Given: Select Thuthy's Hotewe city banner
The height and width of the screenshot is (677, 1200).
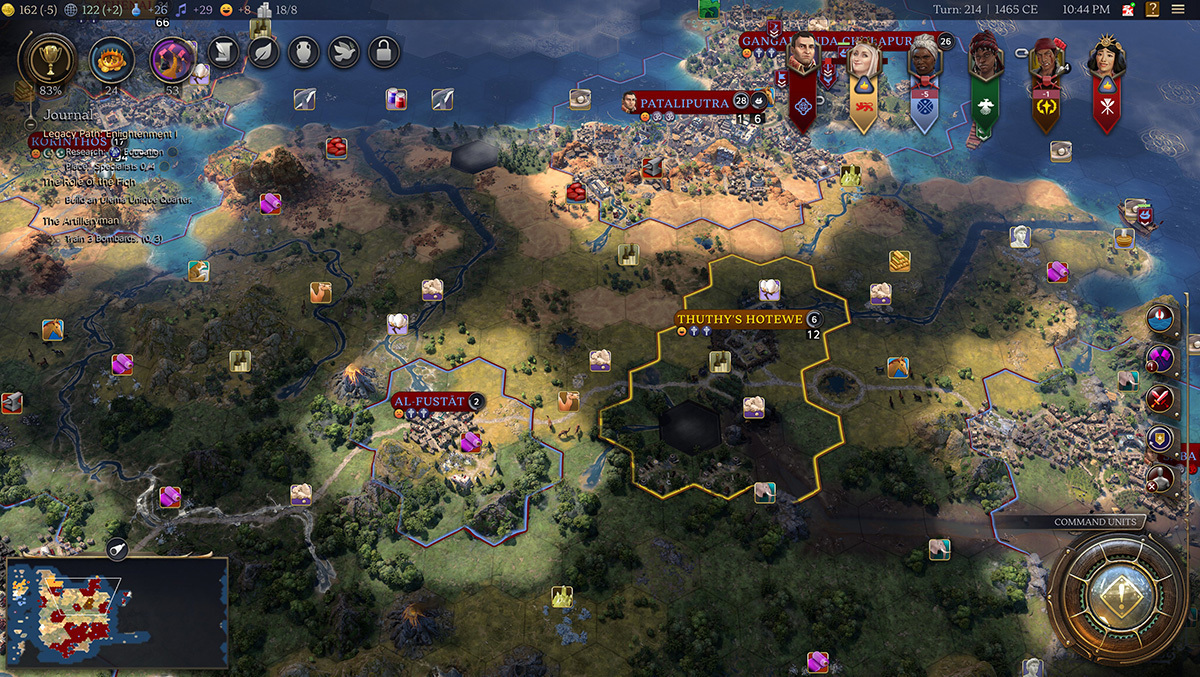Looking at the screenshot, I should tap(741, 319).
